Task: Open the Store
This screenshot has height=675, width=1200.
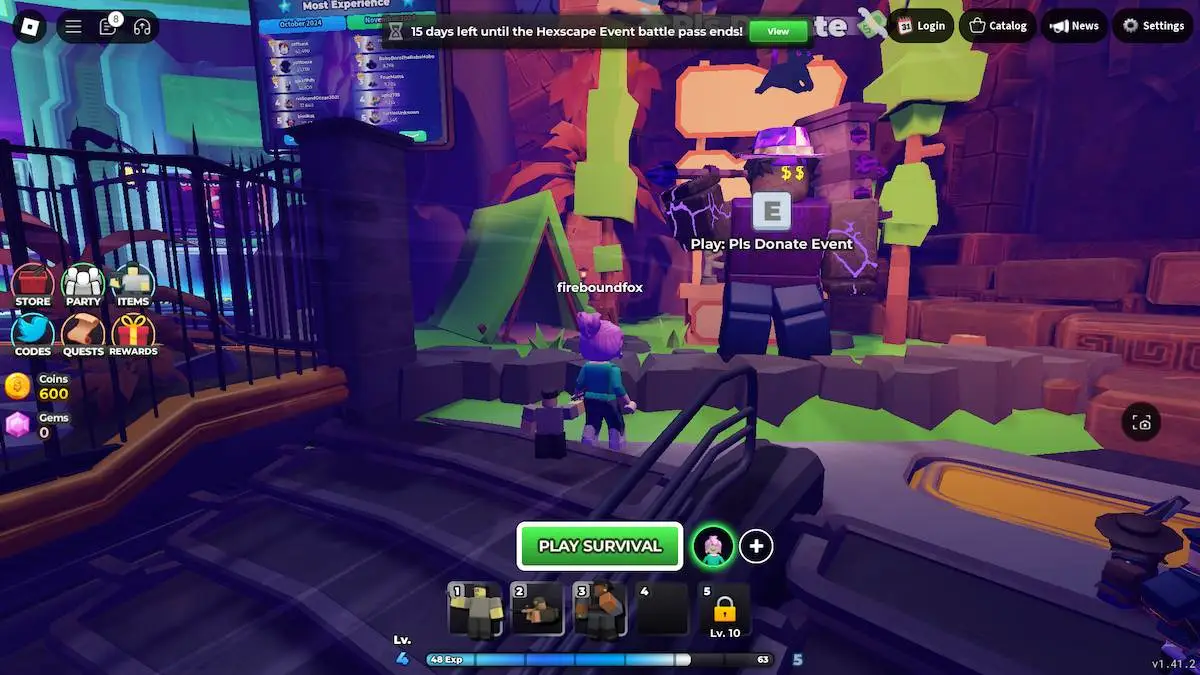Action: [33, 285]
